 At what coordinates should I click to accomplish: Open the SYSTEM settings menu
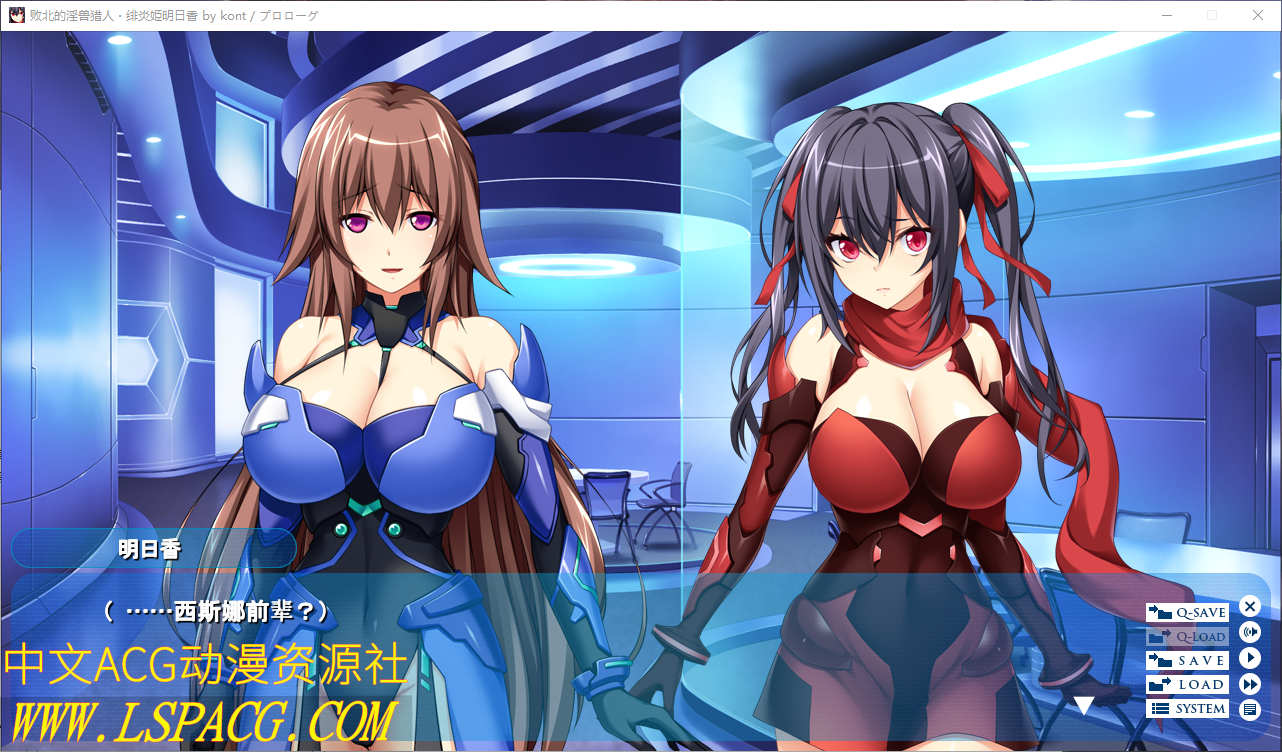tap(1187, 708)
